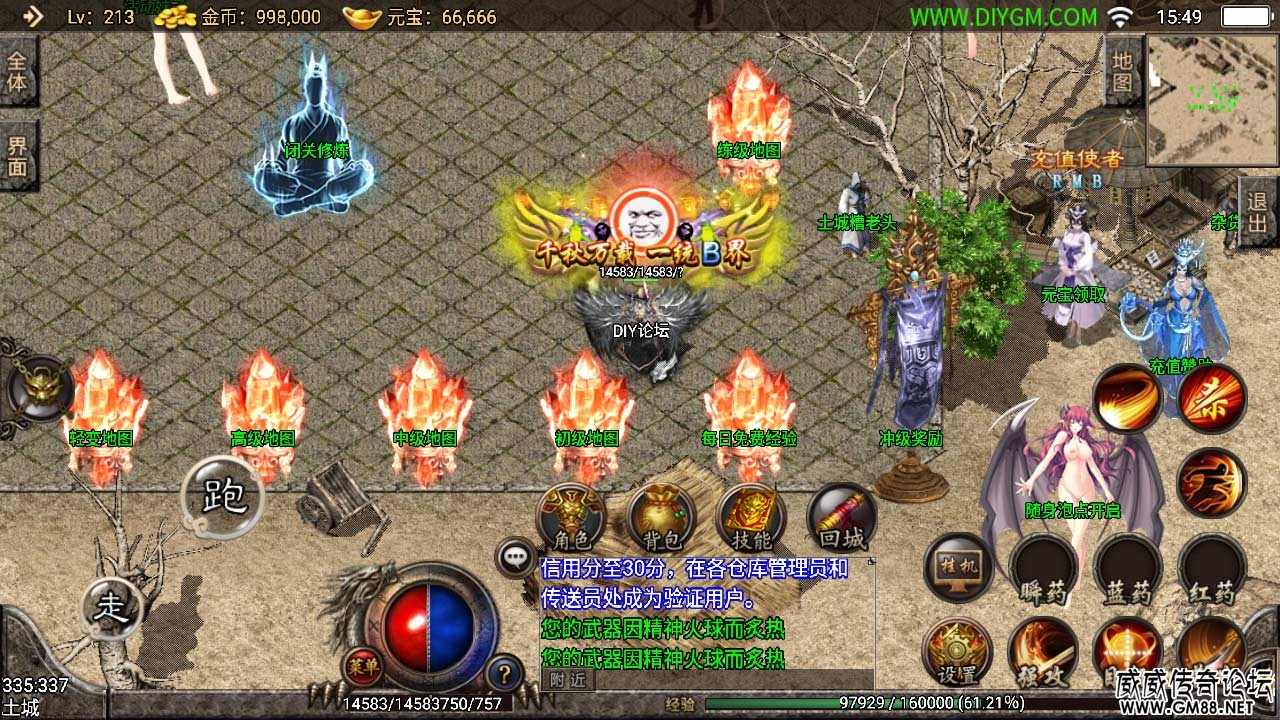Click the 退出 exit button
Screen dimensions: 1280x720
[1258, 212]
